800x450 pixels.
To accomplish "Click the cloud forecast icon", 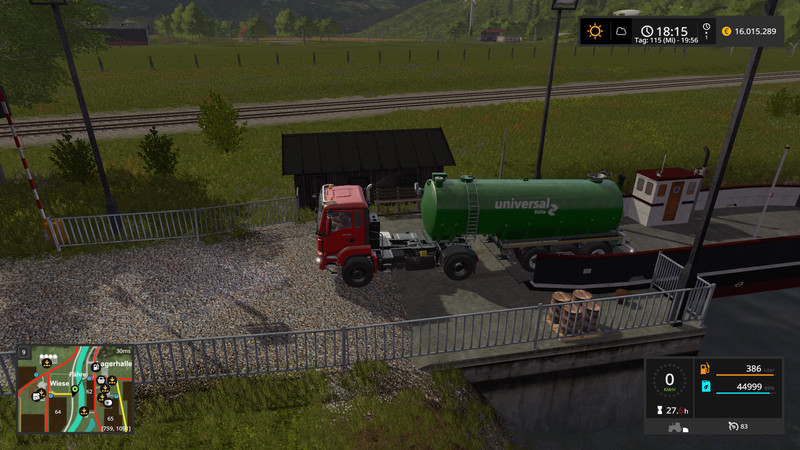I will [x=620, y=31].
